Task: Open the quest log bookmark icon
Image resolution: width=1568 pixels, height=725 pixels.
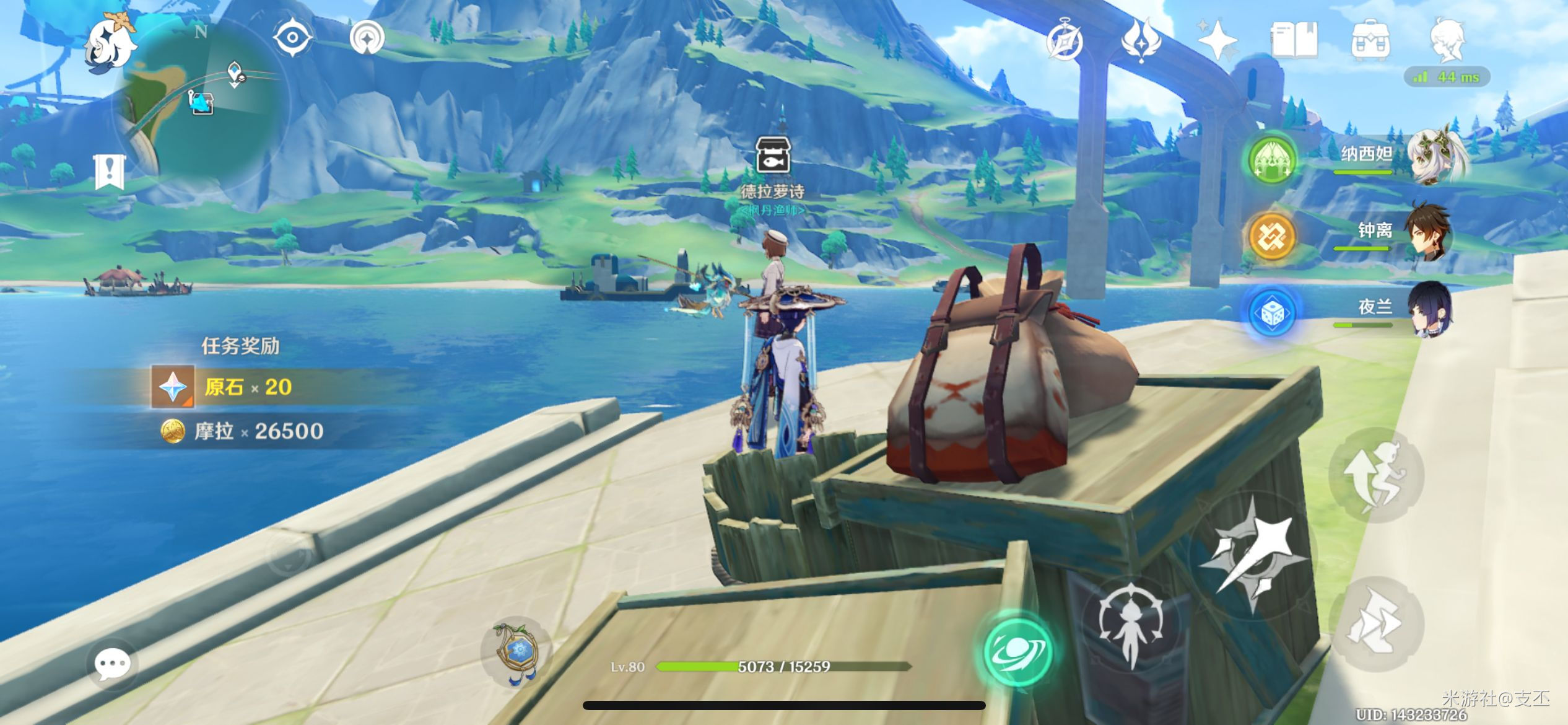Action: (x=110, y=172)
